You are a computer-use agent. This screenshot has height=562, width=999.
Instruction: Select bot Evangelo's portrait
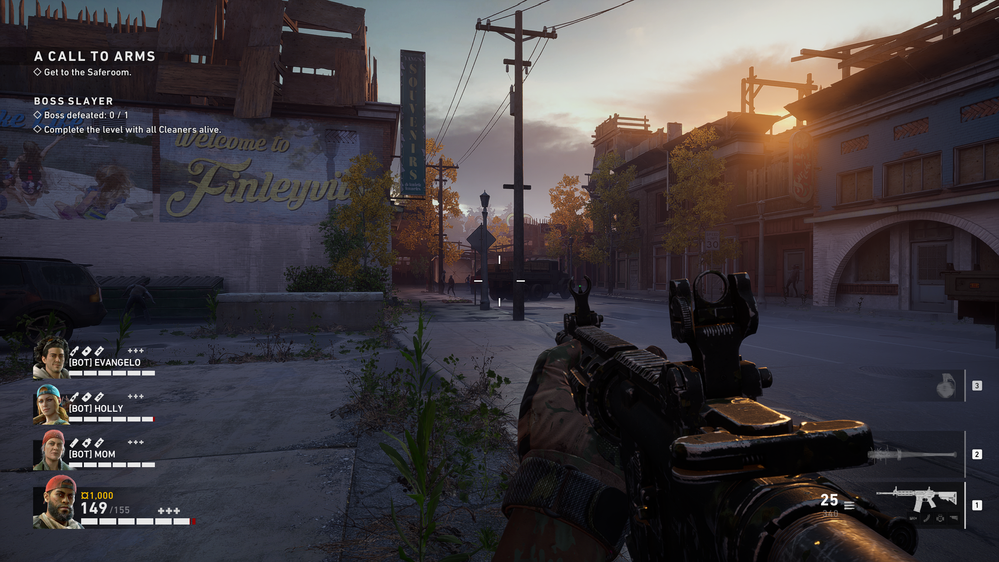(50, 357)
